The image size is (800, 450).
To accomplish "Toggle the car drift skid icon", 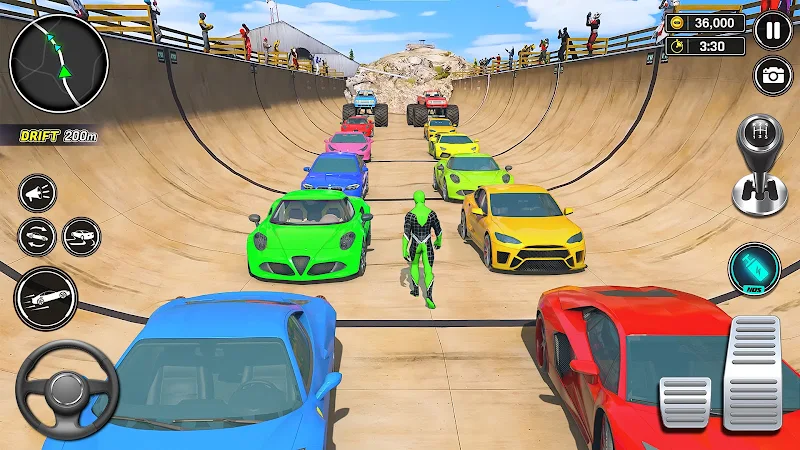I will pos(82,237).
